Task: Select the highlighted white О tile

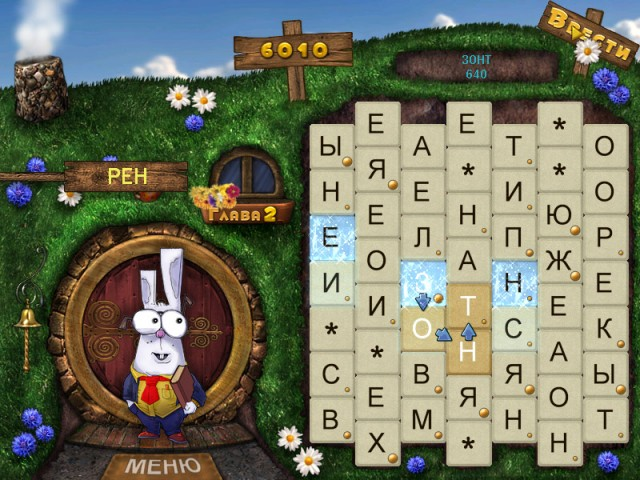Action: [x=422, y=329]
